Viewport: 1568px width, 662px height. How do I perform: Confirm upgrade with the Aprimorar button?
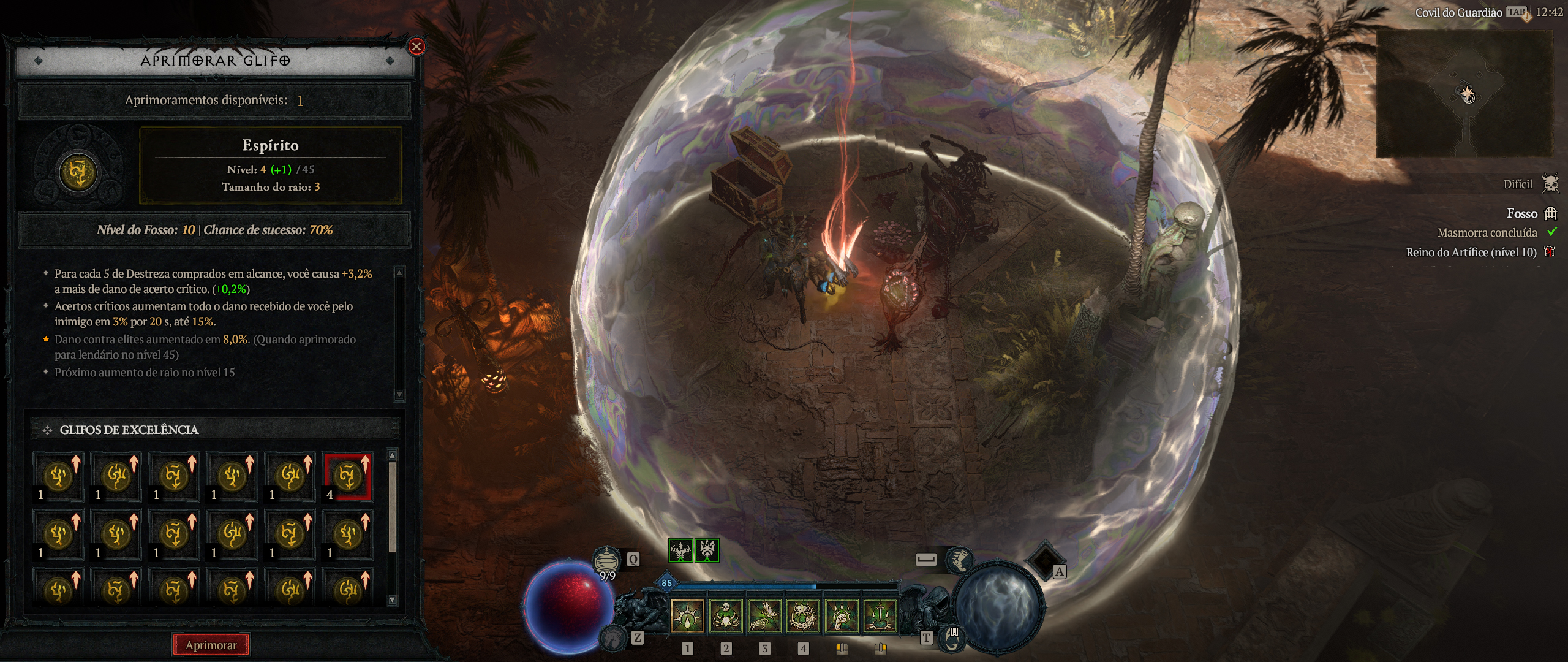[x=211, y=645]
